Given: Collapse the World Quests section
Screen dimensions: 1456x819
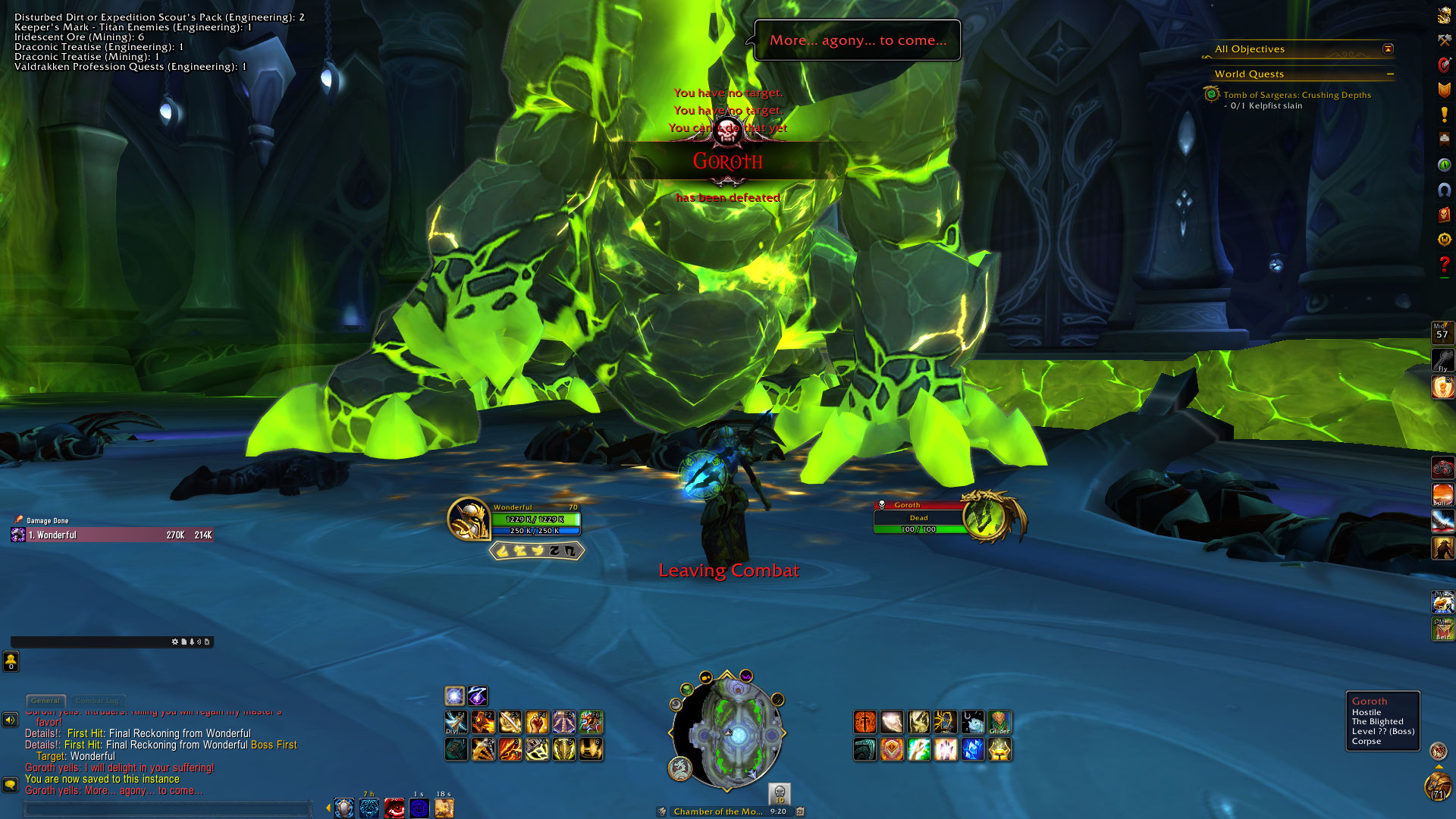Looking at the screenshot, I should [x=1390, y=74].
